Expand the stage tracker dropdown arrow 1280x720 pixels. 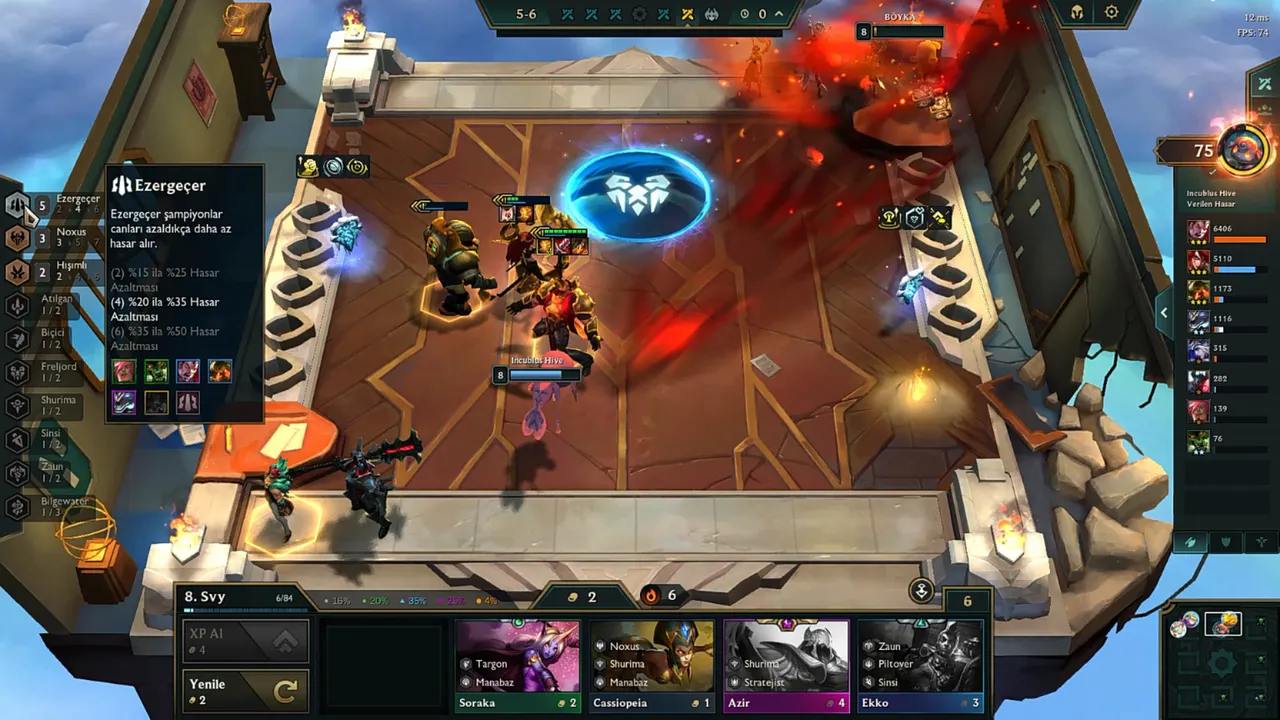[780, 14]
